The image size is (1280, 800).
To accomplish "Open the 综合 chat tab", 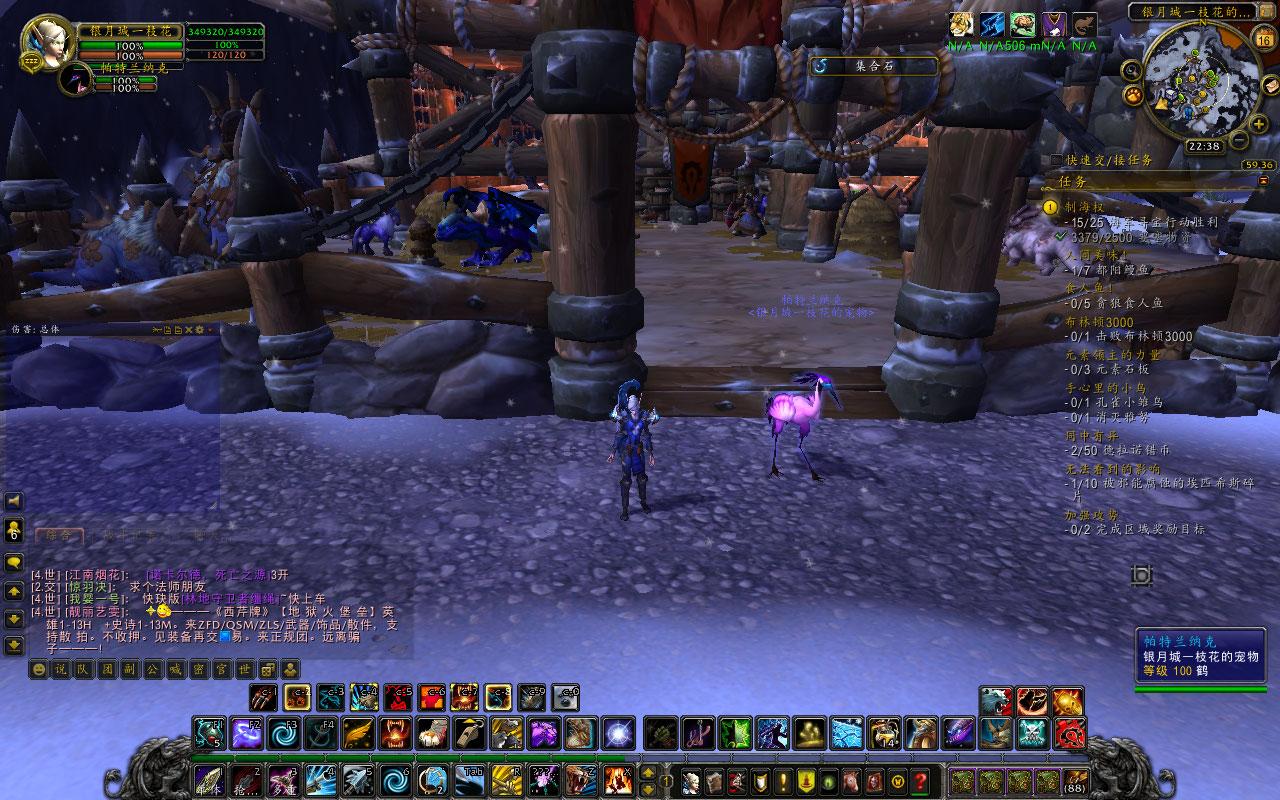I will (59, 535).
